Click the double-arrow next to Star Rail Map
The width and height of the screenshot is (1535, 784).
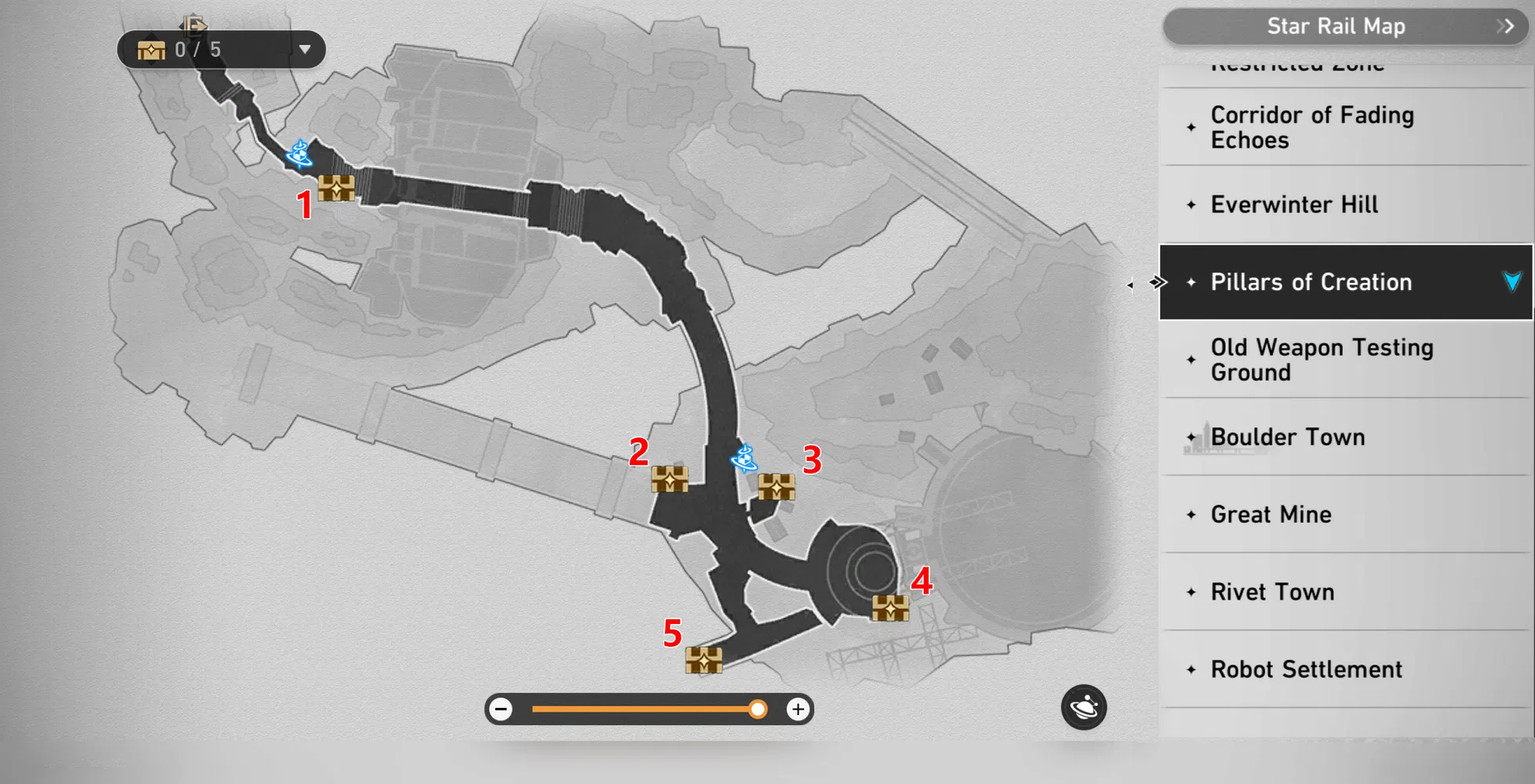pos(1505,26)
